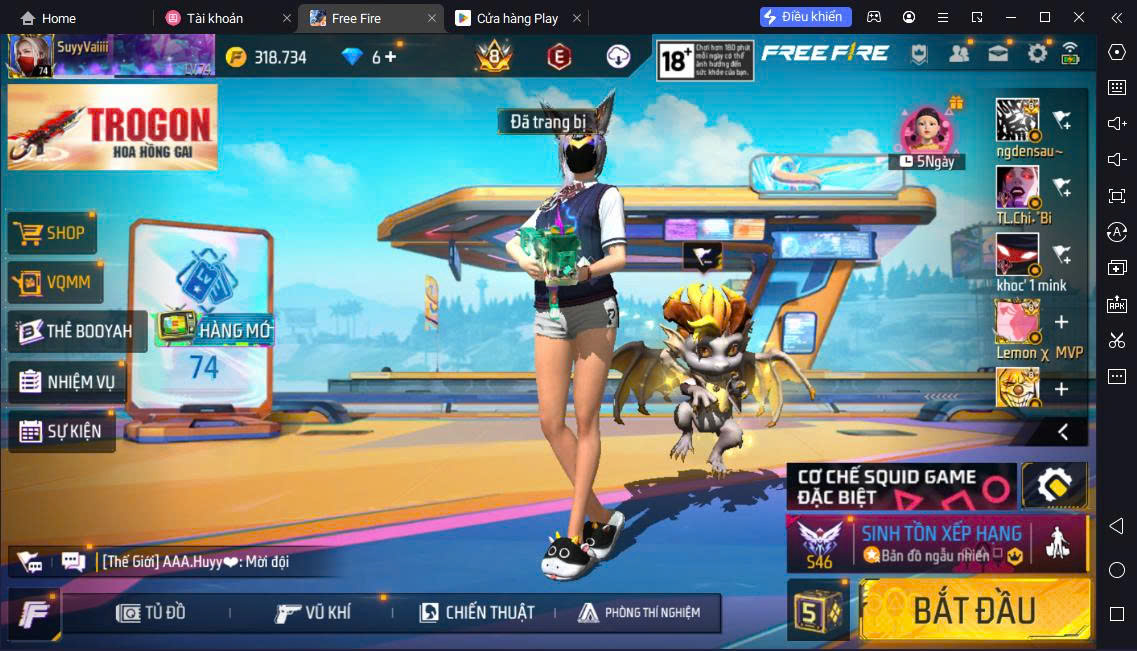Image resolution: width=1137 pixels, height=651 pixels.
Task: Collapse the friends list arrow
Action: [x=1063, y=432]
